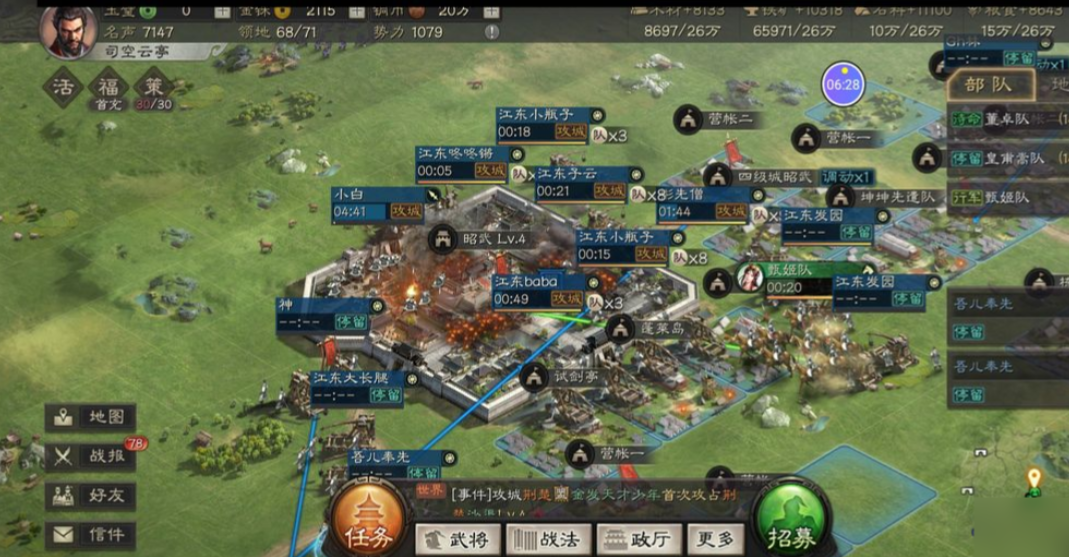The image size is (1069, 557).
Task: Switch to the 部队 (troops) tab
Action: (988, 84)
